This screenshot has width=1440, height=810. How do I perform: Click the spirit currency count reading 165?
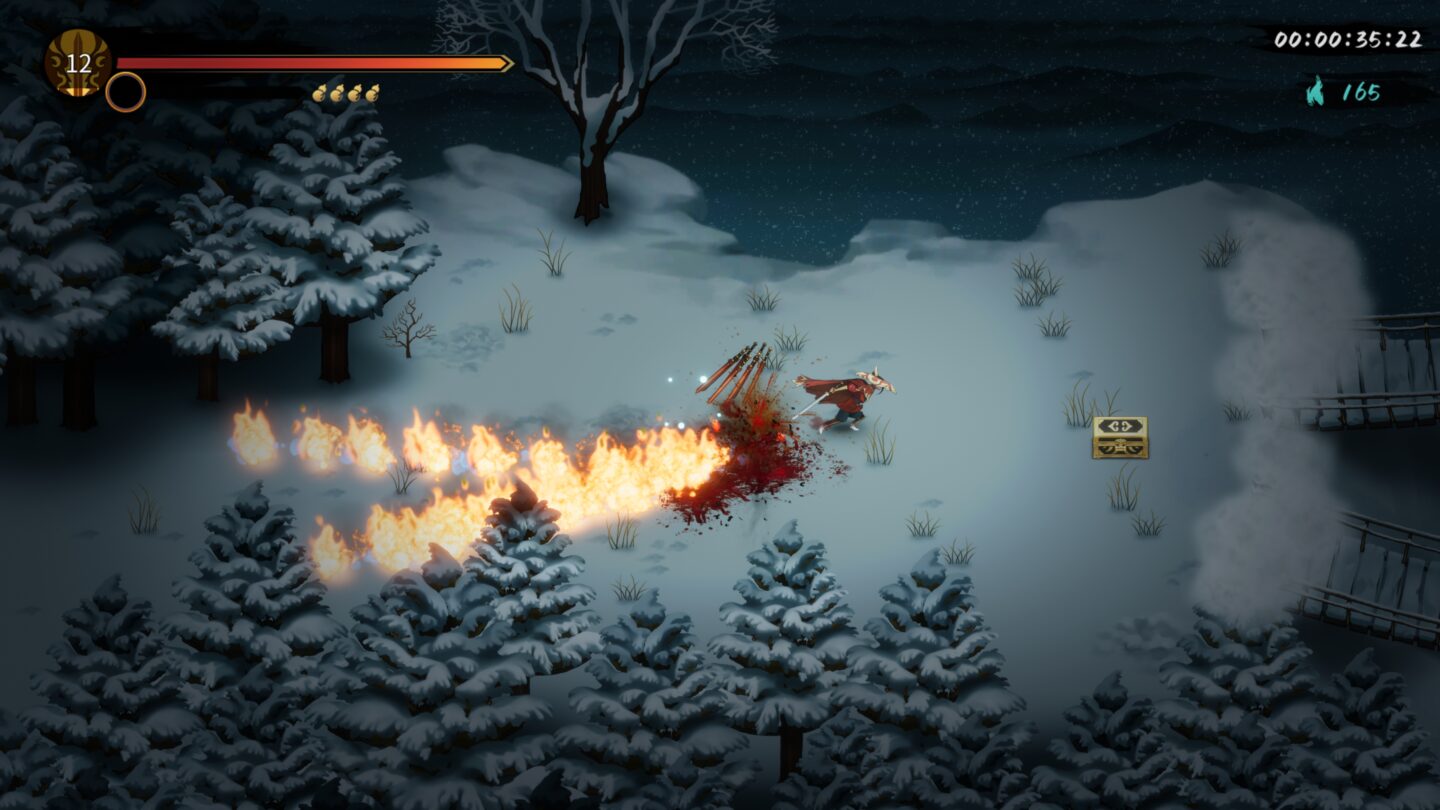[x=1362, y=92]
